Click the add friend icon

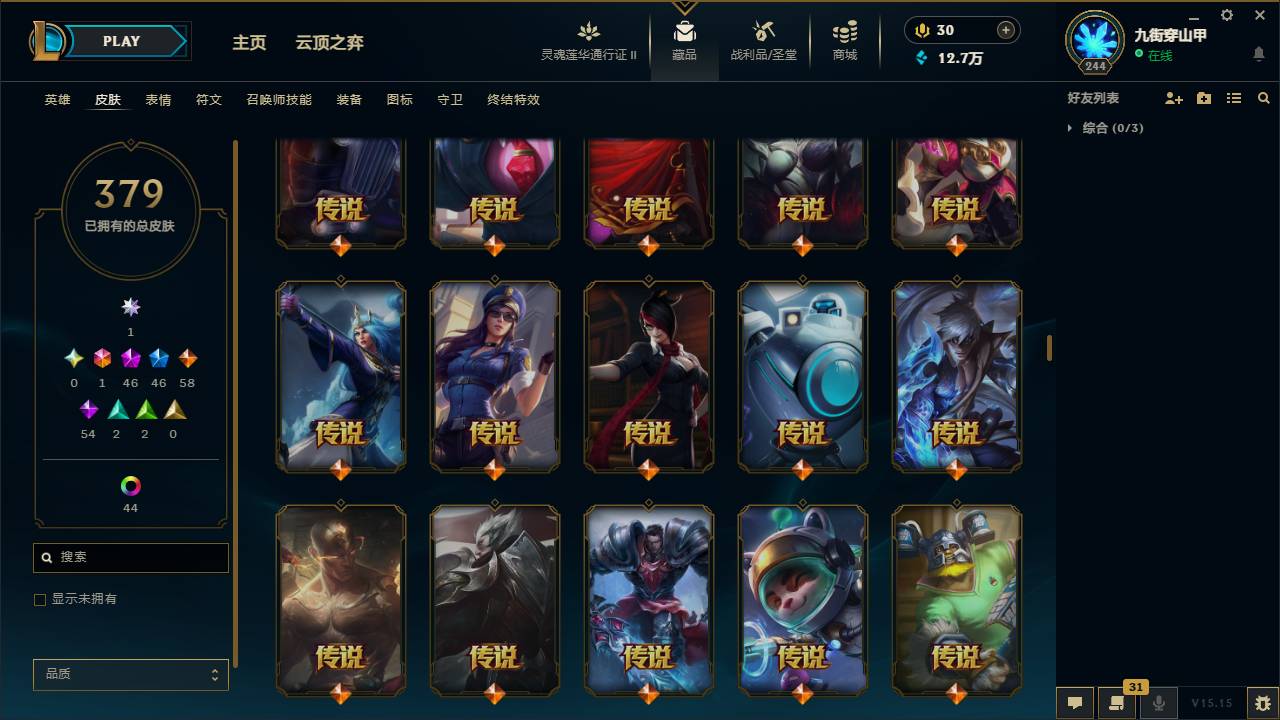tap(1172, 97)
